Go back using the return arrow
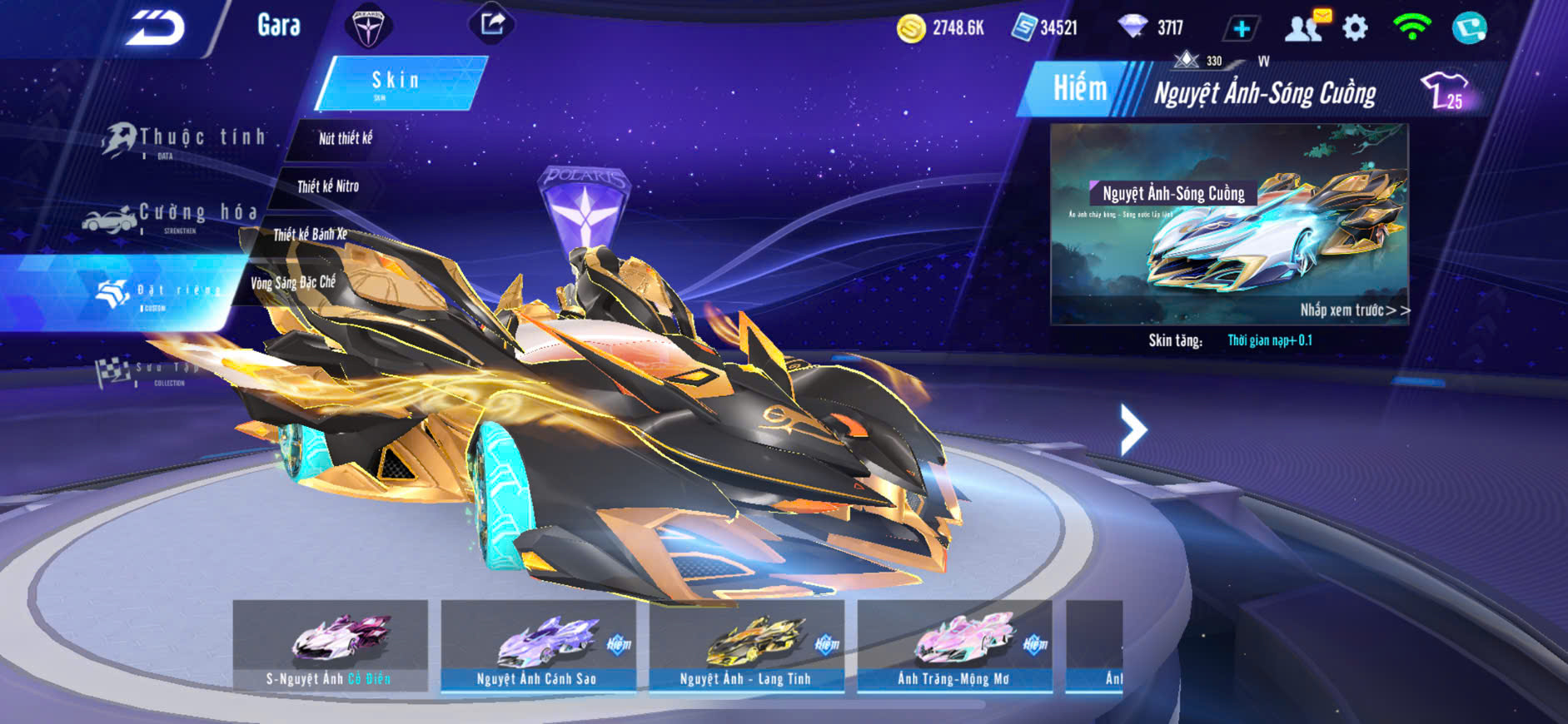The image size is (1568, 724). coord(156,28)
